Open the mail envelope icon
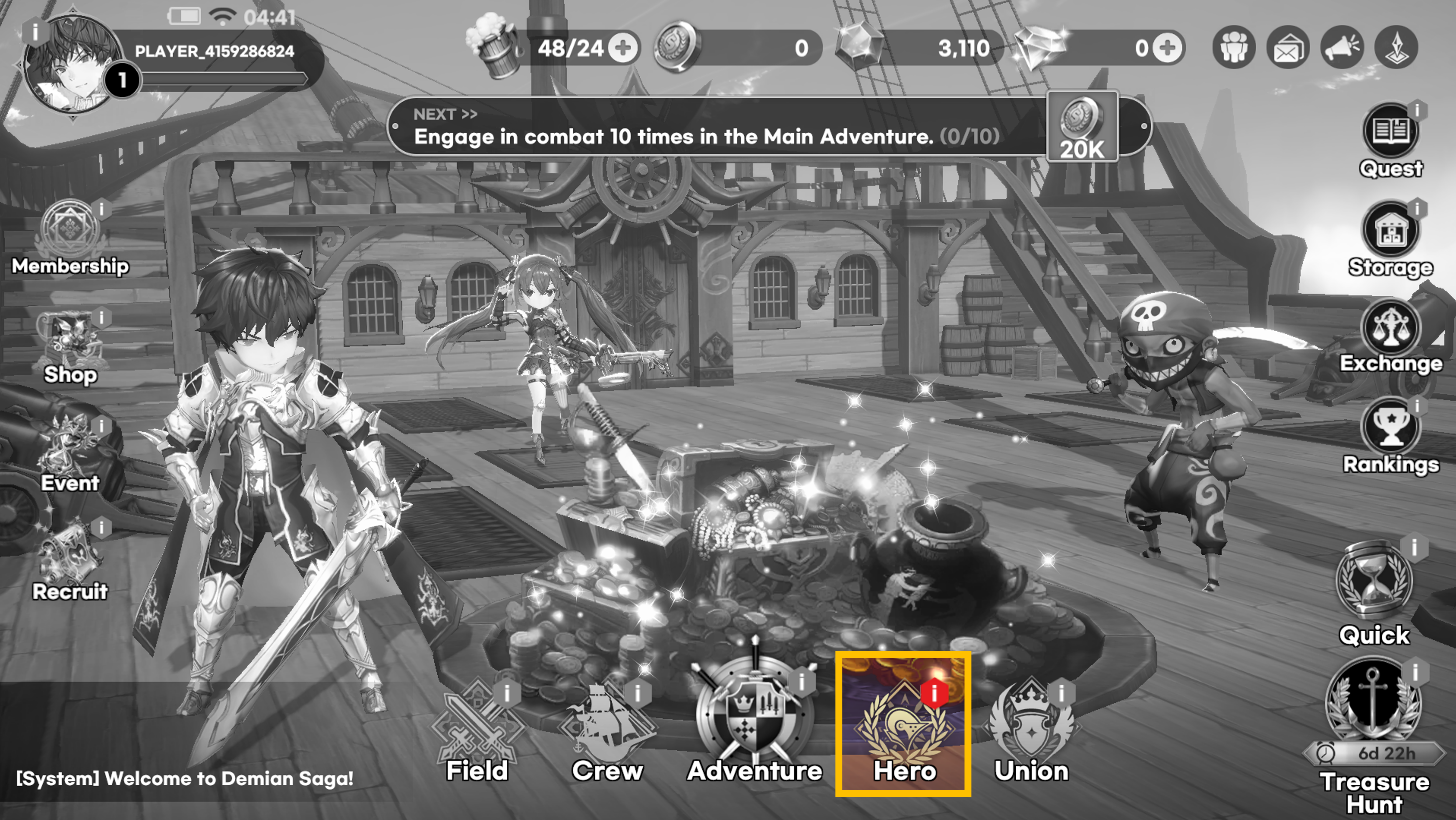Viewport: 1456px width, 820px height. tap(1288, 48)
